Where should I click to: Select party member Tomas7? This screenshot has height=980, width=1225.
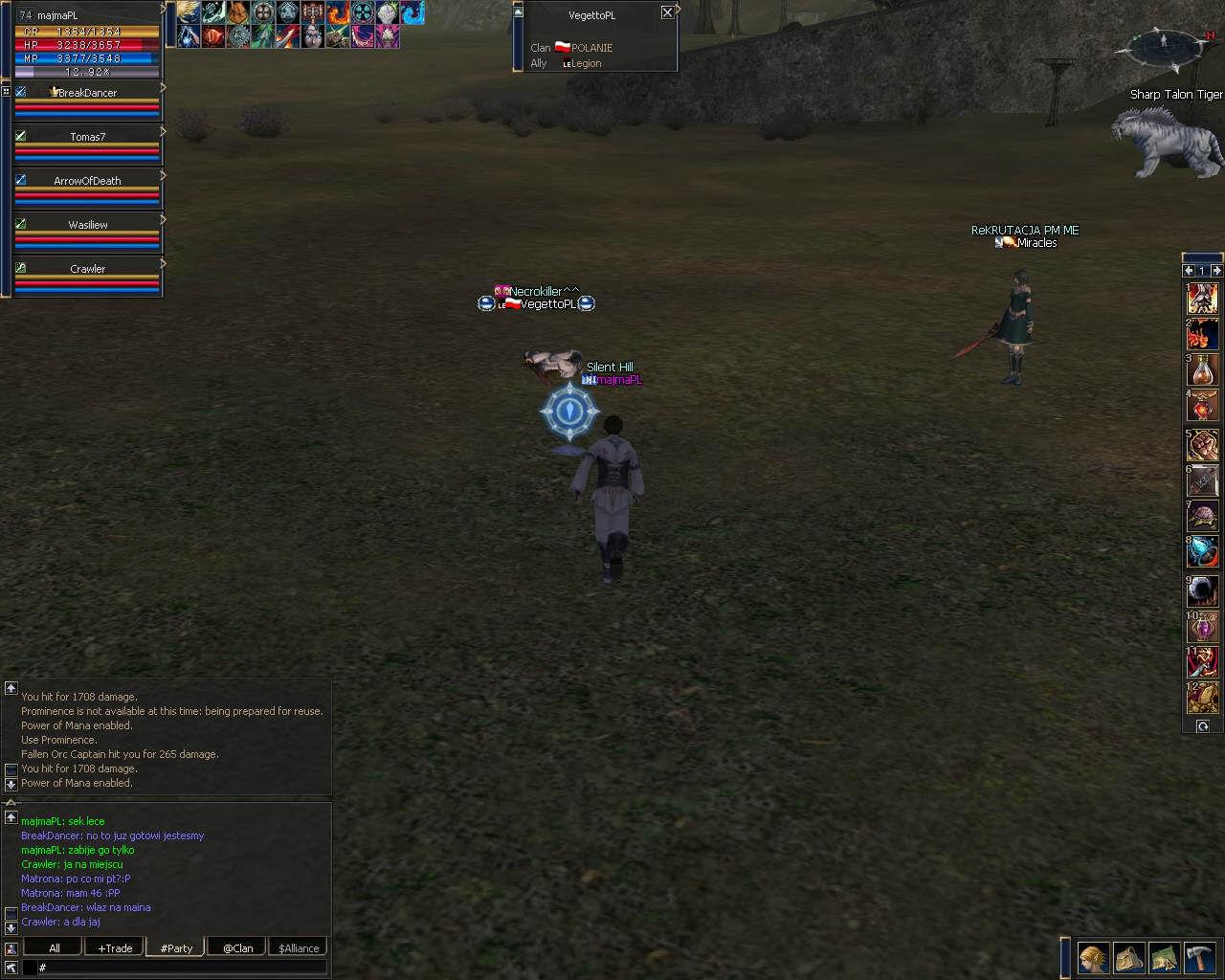pos(87,137)
